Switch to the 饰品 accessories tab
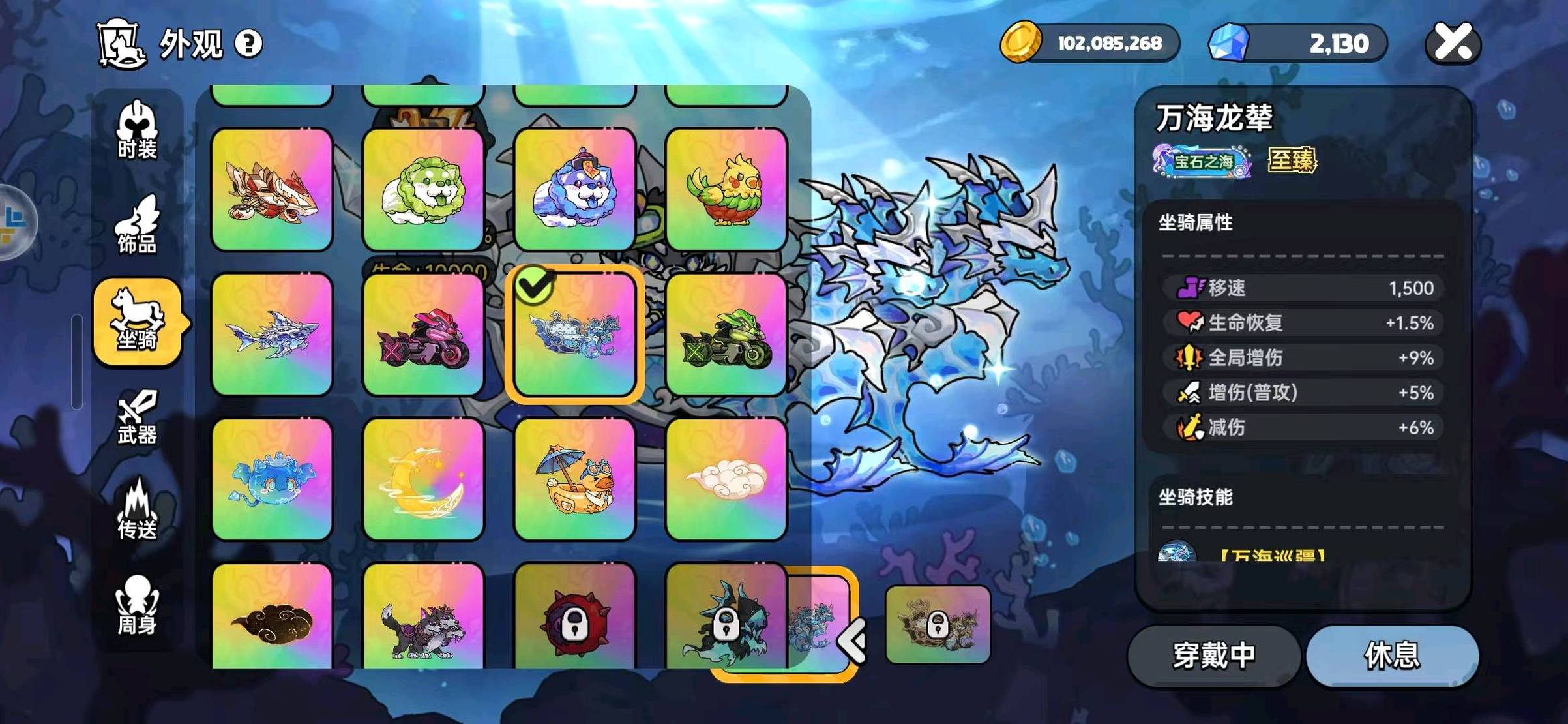1568x724 pixels. coord(137,225)
